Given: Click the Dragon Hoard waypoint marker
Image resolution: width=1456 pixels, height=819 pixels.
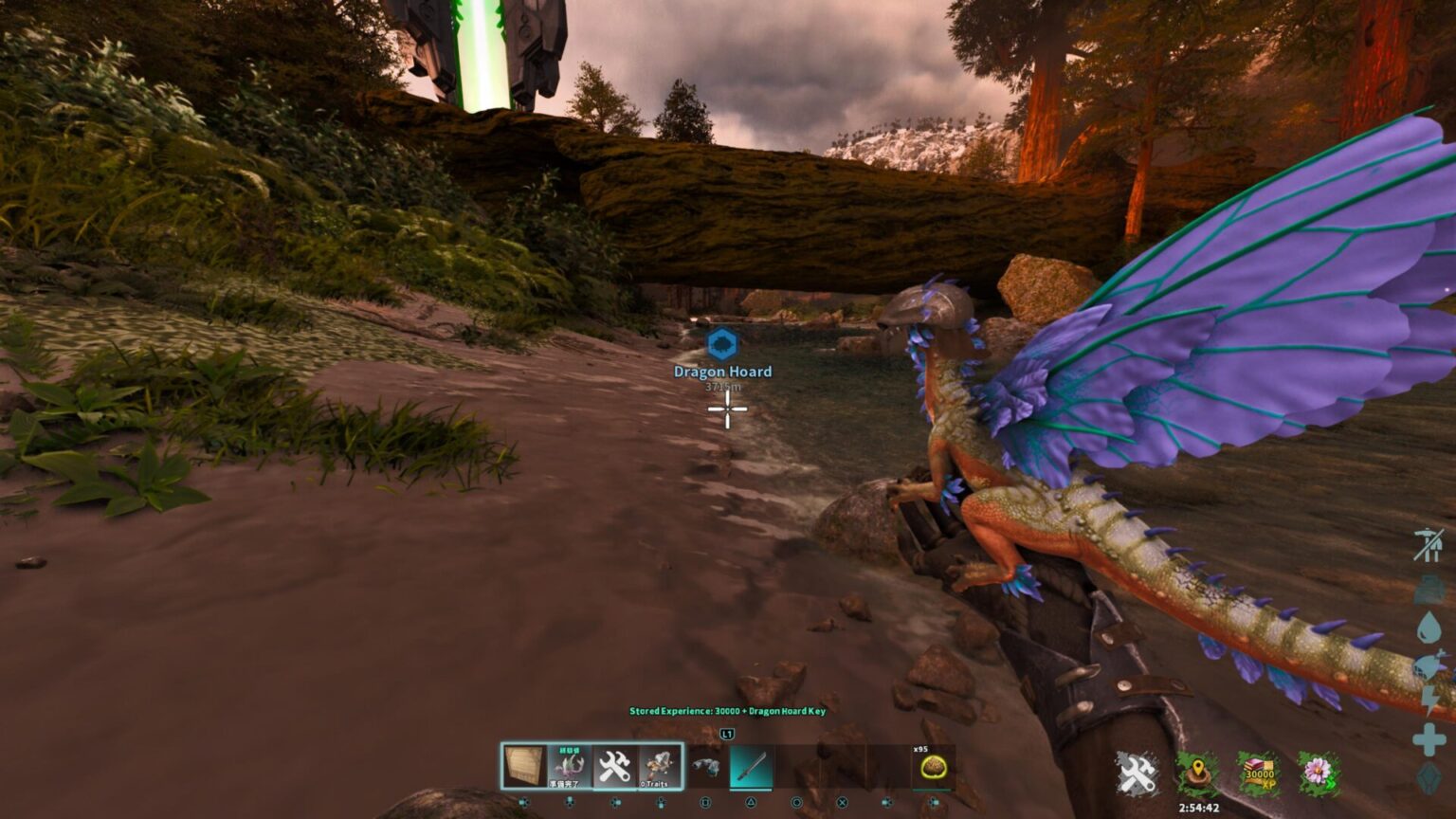Looking at the screenshot, I should (722, 343).
